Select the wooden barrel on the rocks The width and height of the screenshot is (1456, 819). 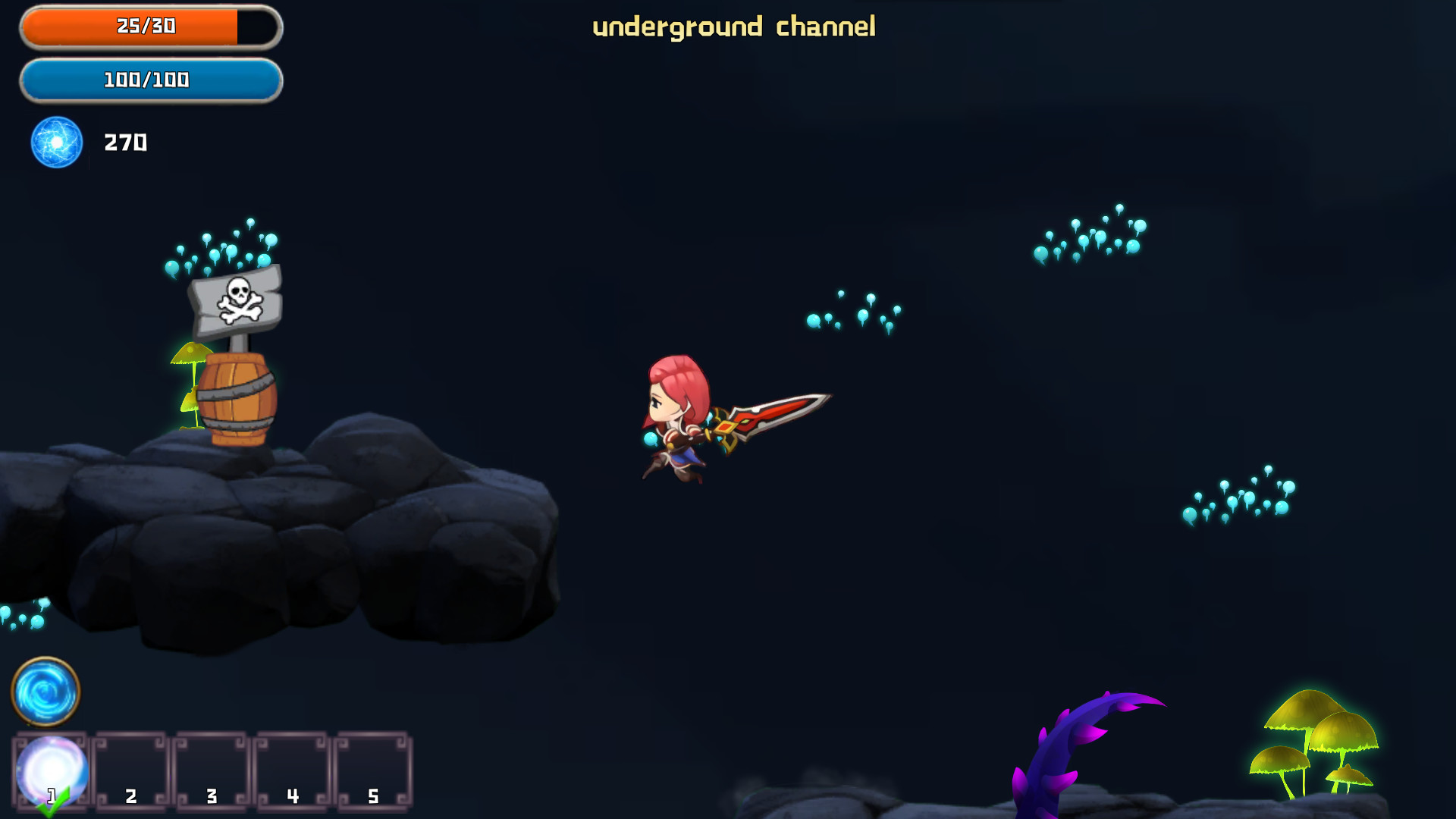point(237,398)
